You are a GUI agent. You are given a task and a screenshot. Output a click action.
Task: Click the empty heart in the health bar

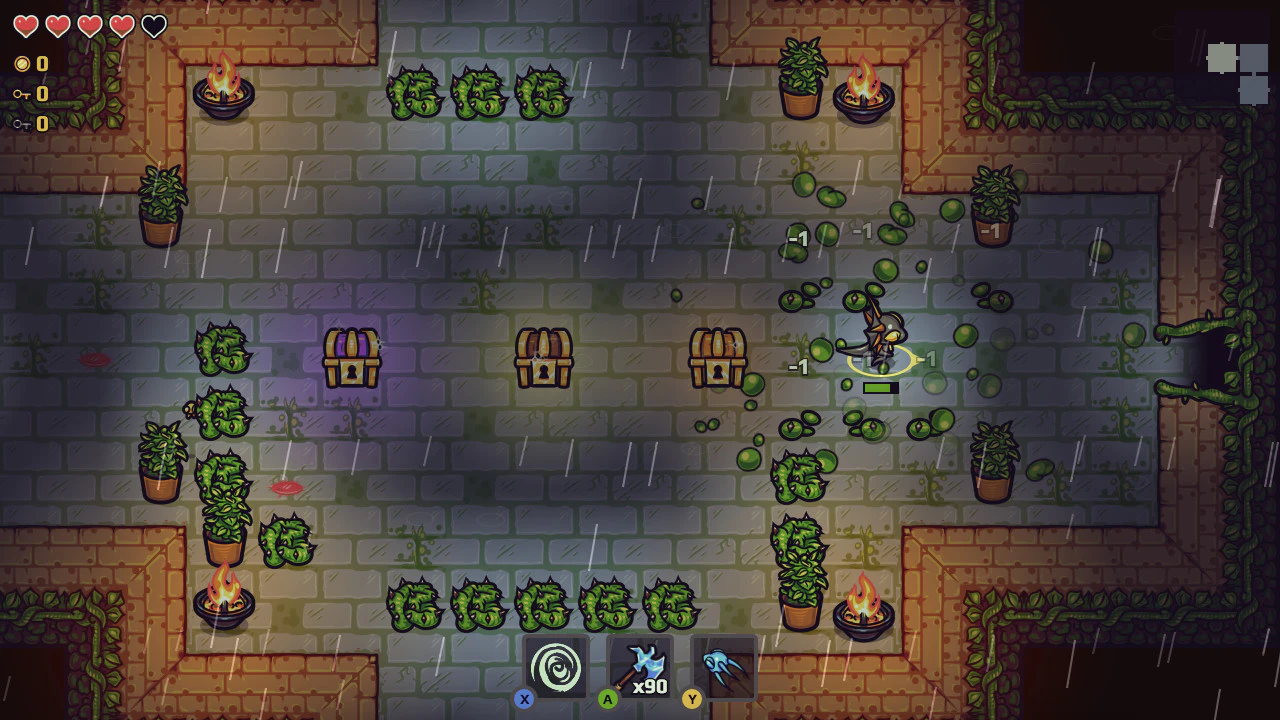[152, 27]
